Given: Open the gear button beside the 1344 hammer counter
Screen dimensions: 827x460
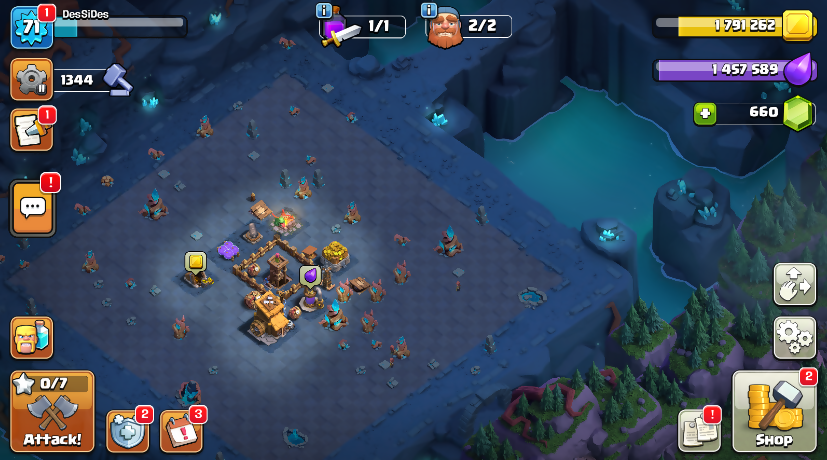Looking at the screenshot, I should coord(31,79).
